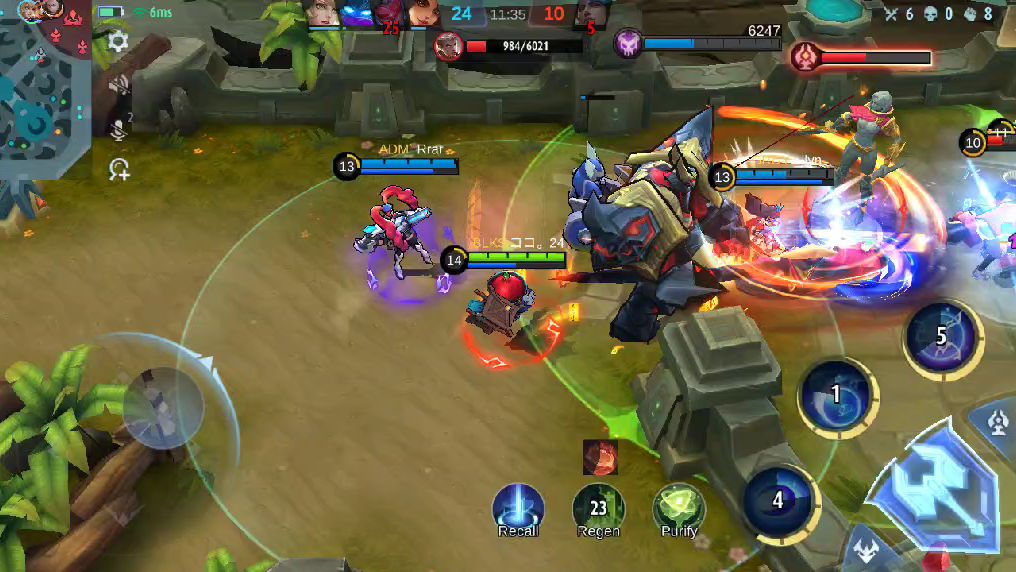Toggle the muted microphone icon

(118, 127)
